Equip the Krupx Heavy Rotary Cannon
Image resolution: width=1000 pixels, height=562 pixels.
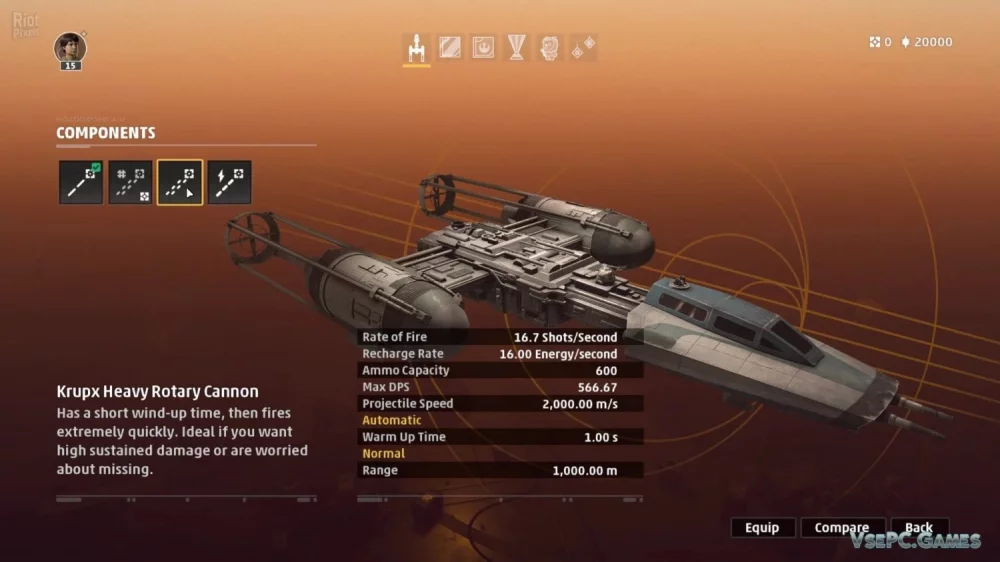pos(762,528)
